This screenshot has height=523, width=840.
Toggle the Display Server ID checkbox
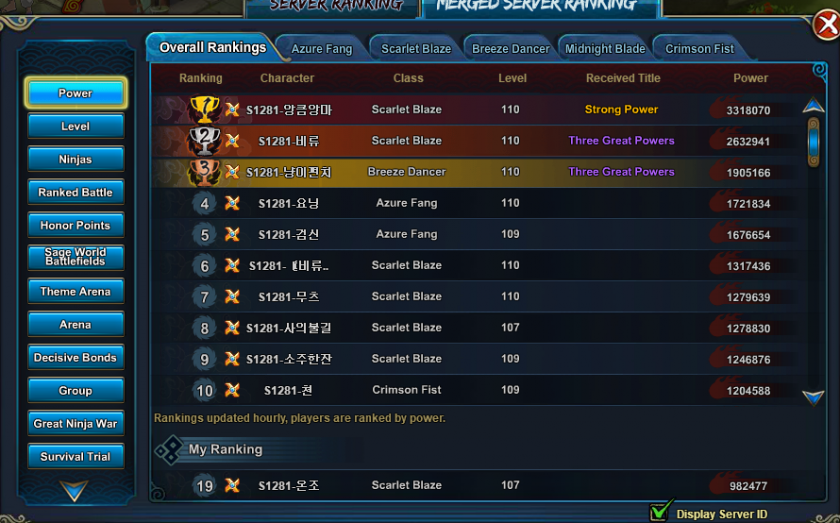(659, 513)
